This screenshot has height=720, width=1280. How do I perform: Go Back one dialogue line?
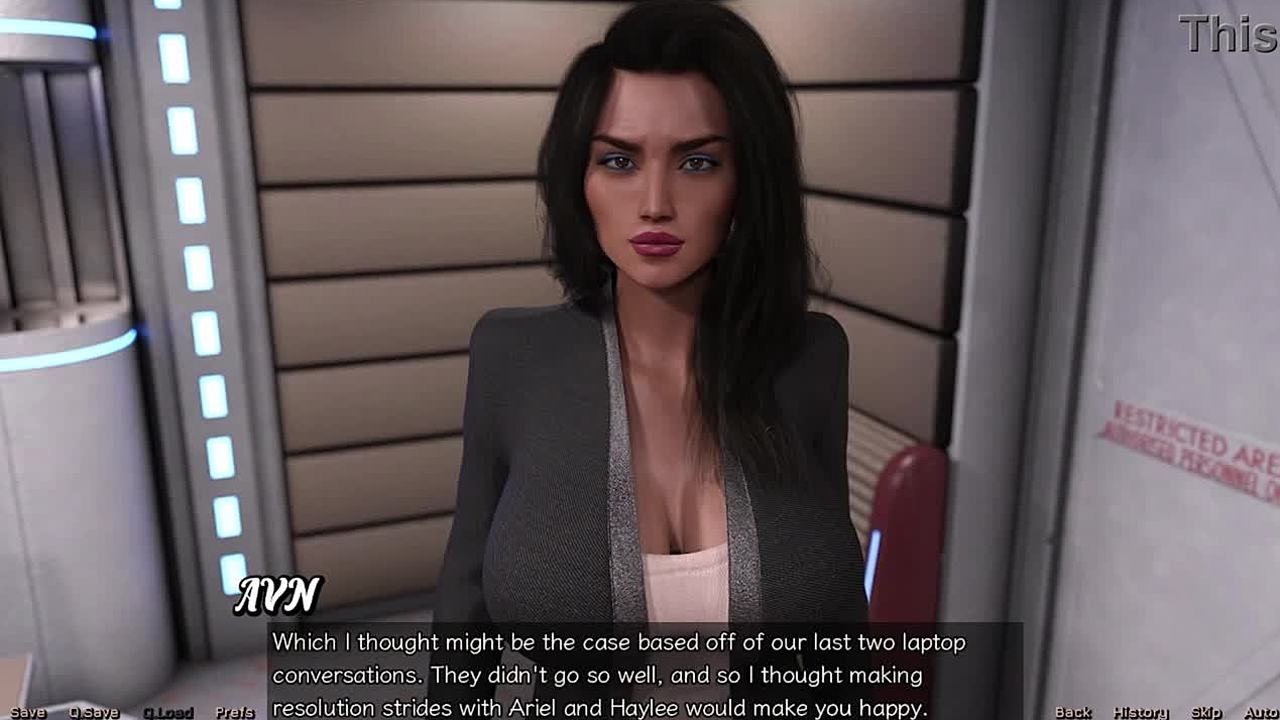[1073, 712]
